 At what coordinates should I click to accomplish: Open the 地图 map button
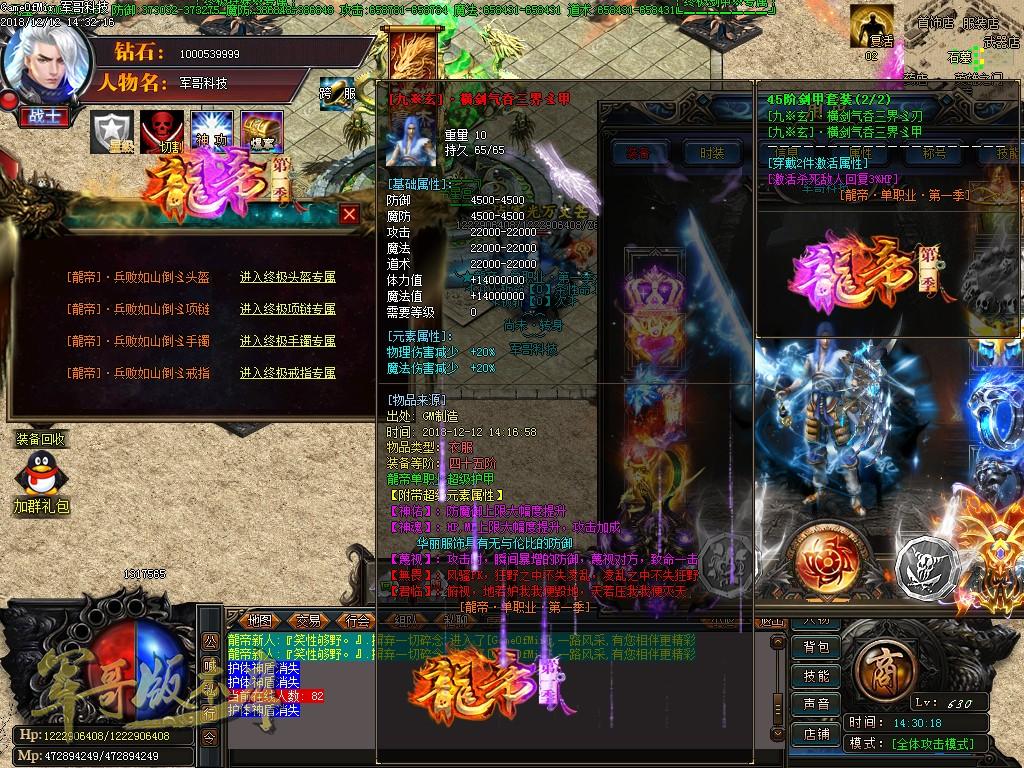[x=260, y=620]
